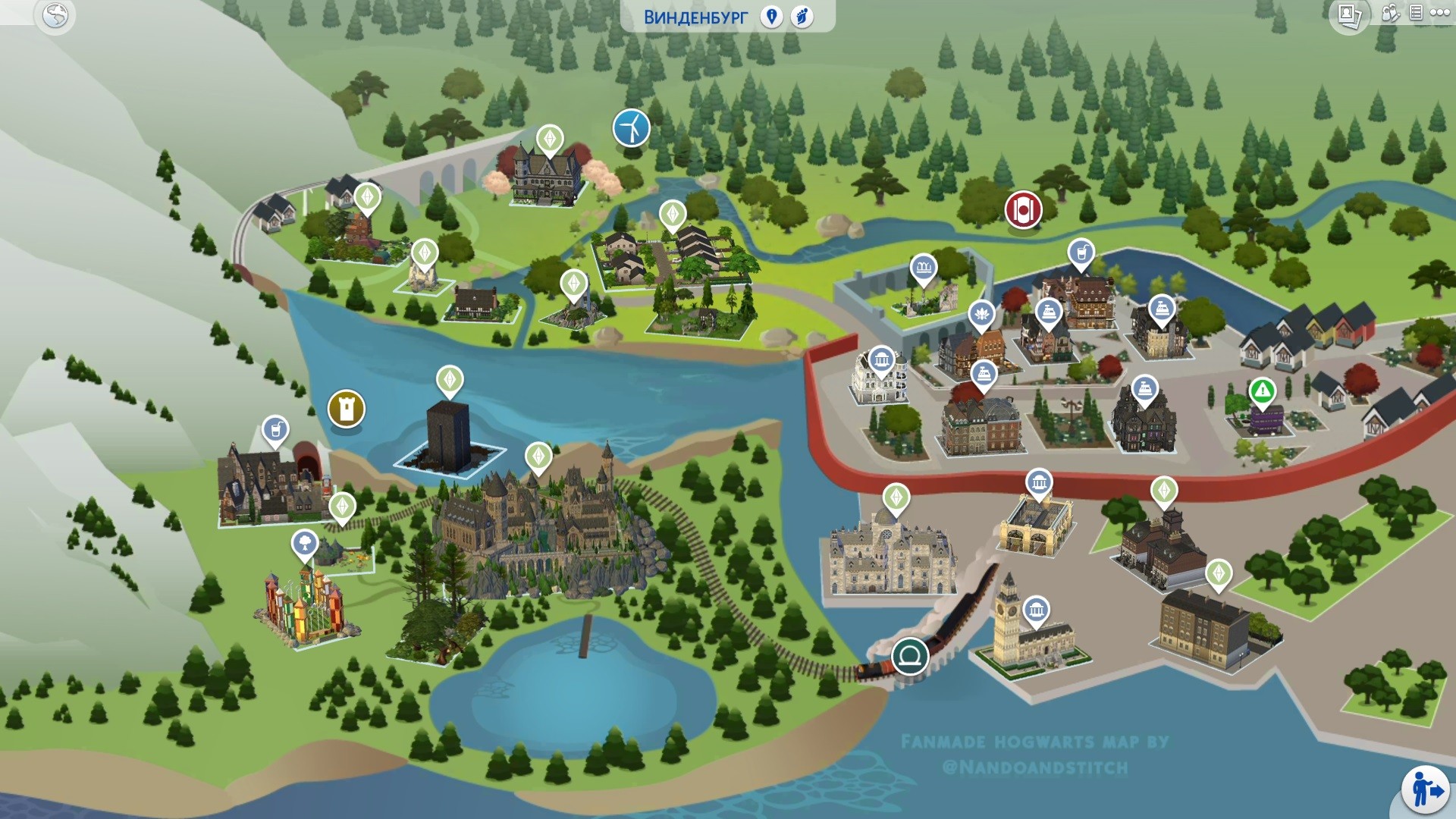The width and height of the screenshot is (1456, 819).
Task: Select the blue wind turbine map marker
Action: [x=631, y=127]
